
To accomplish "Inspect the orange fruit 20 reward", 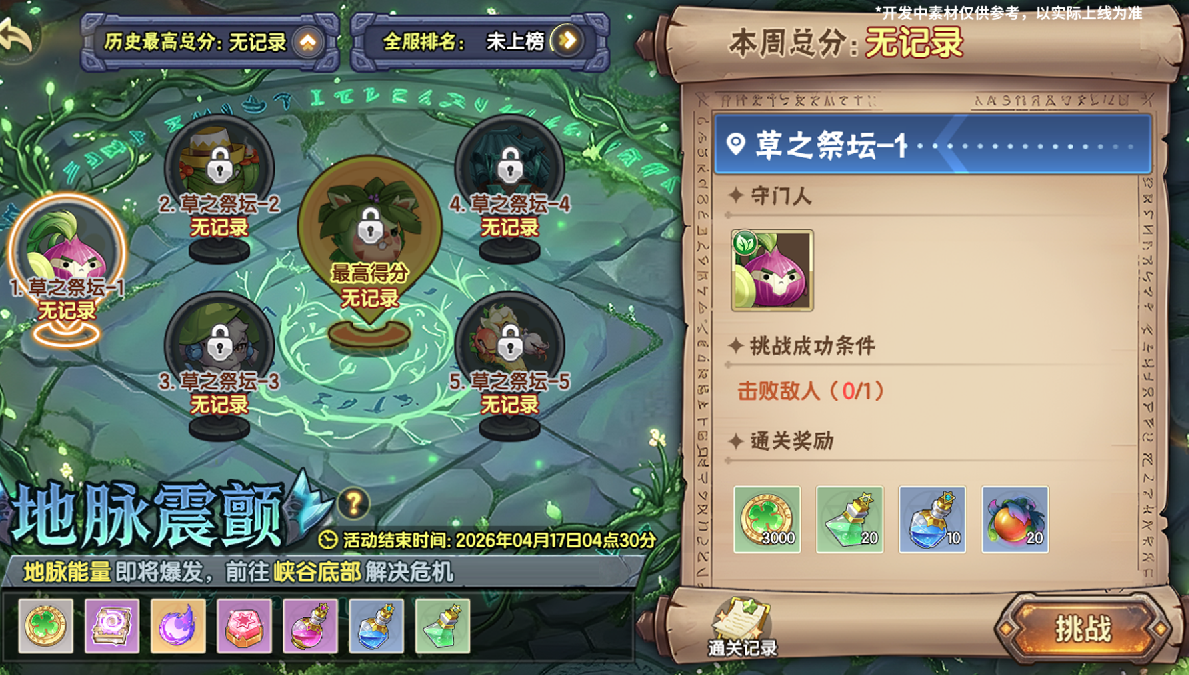I will point(1015,520).
